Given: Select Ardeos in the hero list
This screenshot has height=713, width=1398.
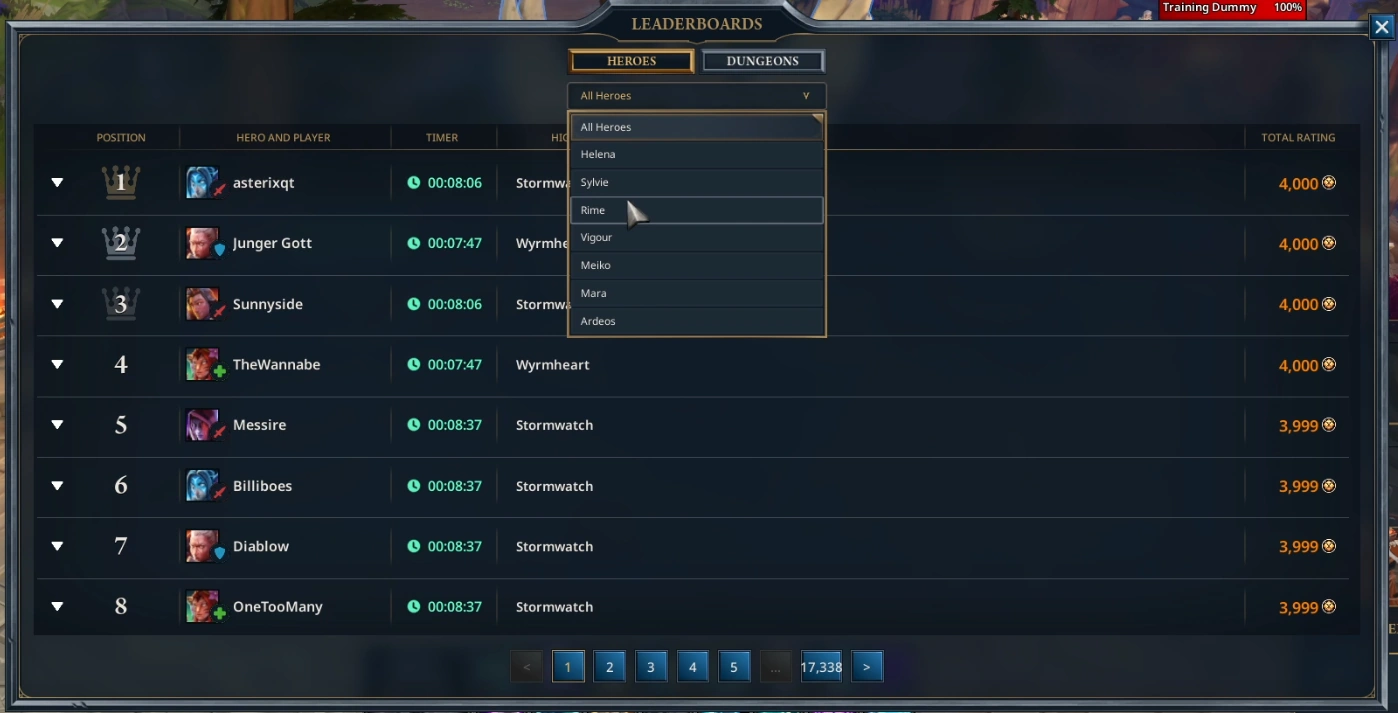Looking at the screenshot, I should point(696,321).
